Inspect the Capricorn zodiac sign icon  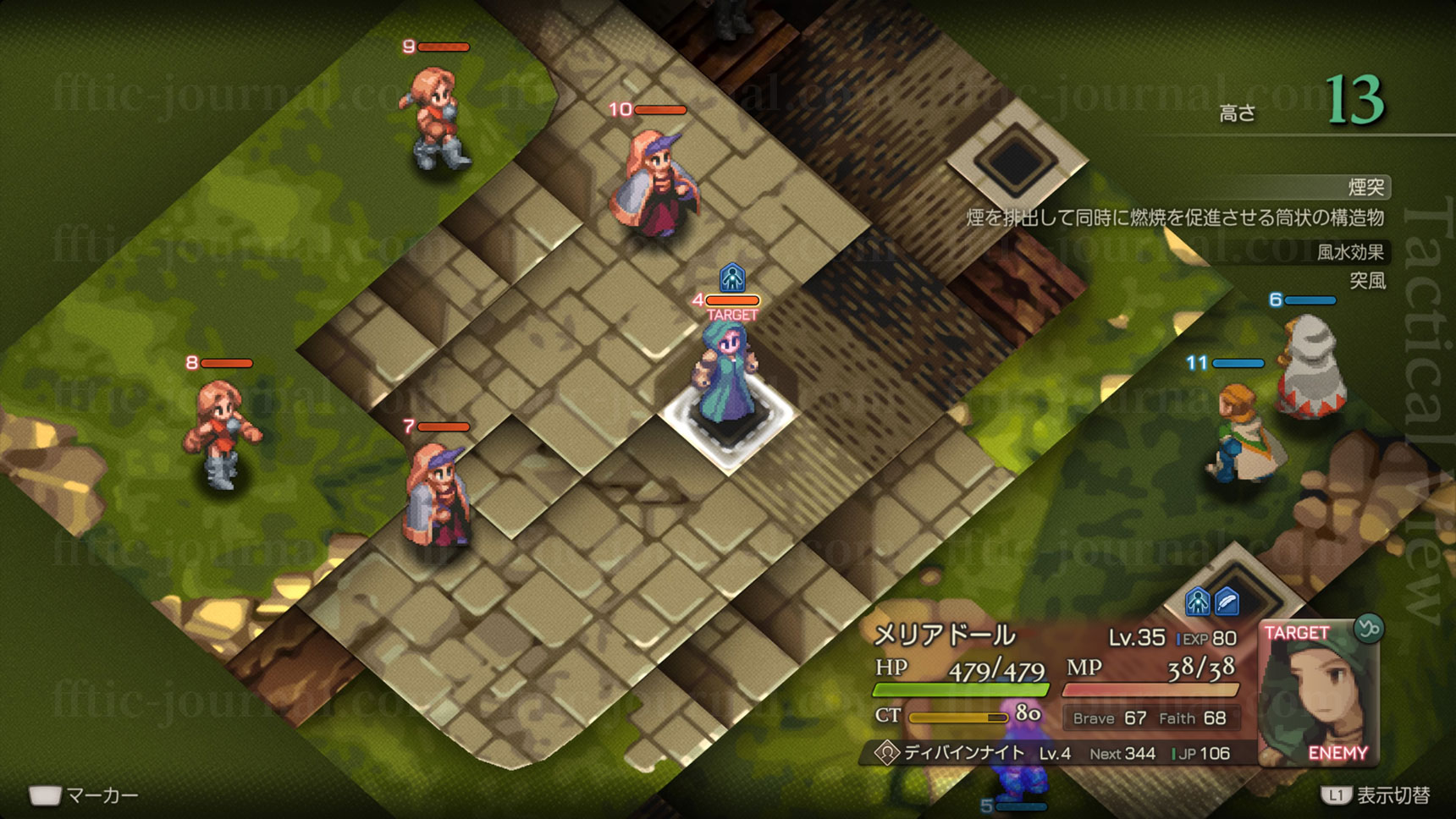pyautogui.click(x=1368, y=628)
